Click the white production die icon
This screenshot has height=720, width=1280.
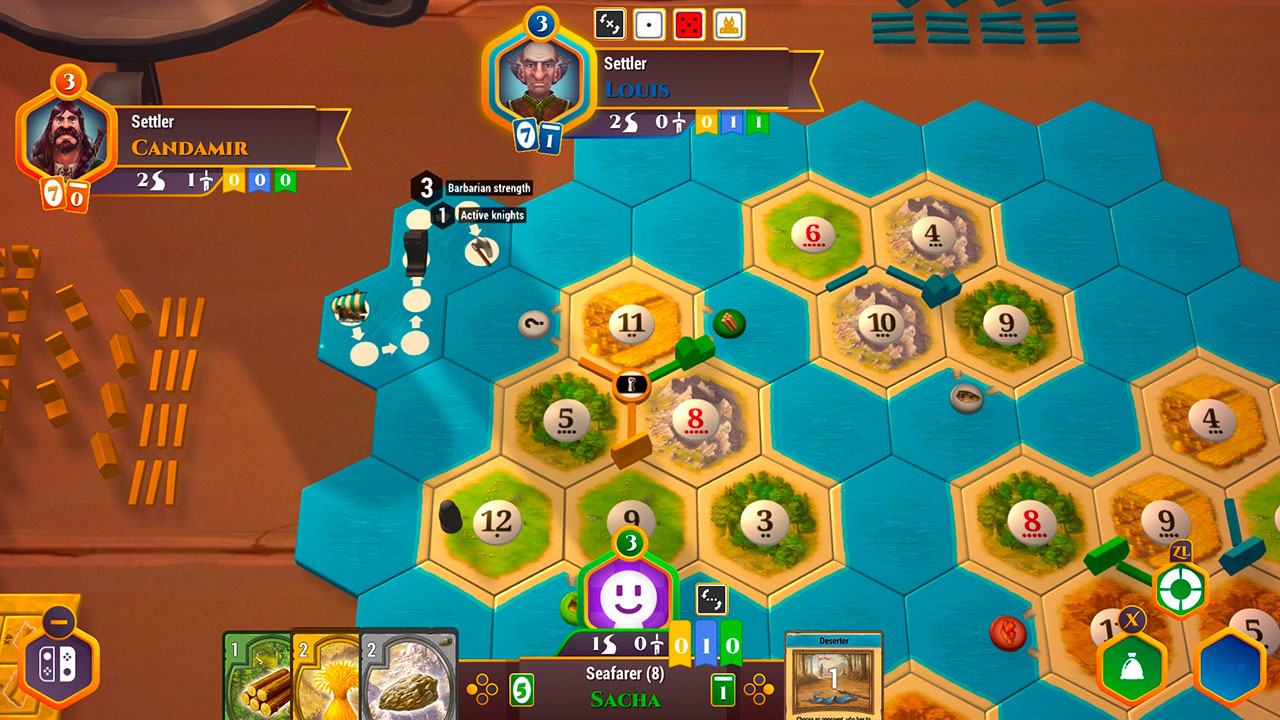click(651, 22)
